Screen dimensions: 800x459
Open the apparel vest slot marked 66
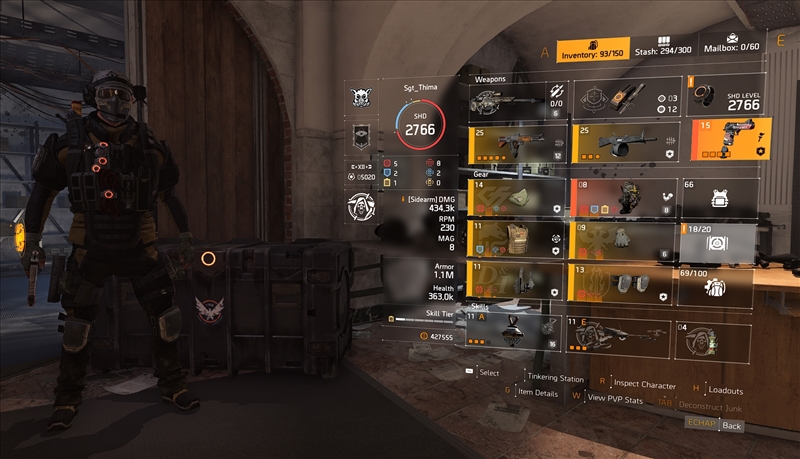click(x=716, y=197)
